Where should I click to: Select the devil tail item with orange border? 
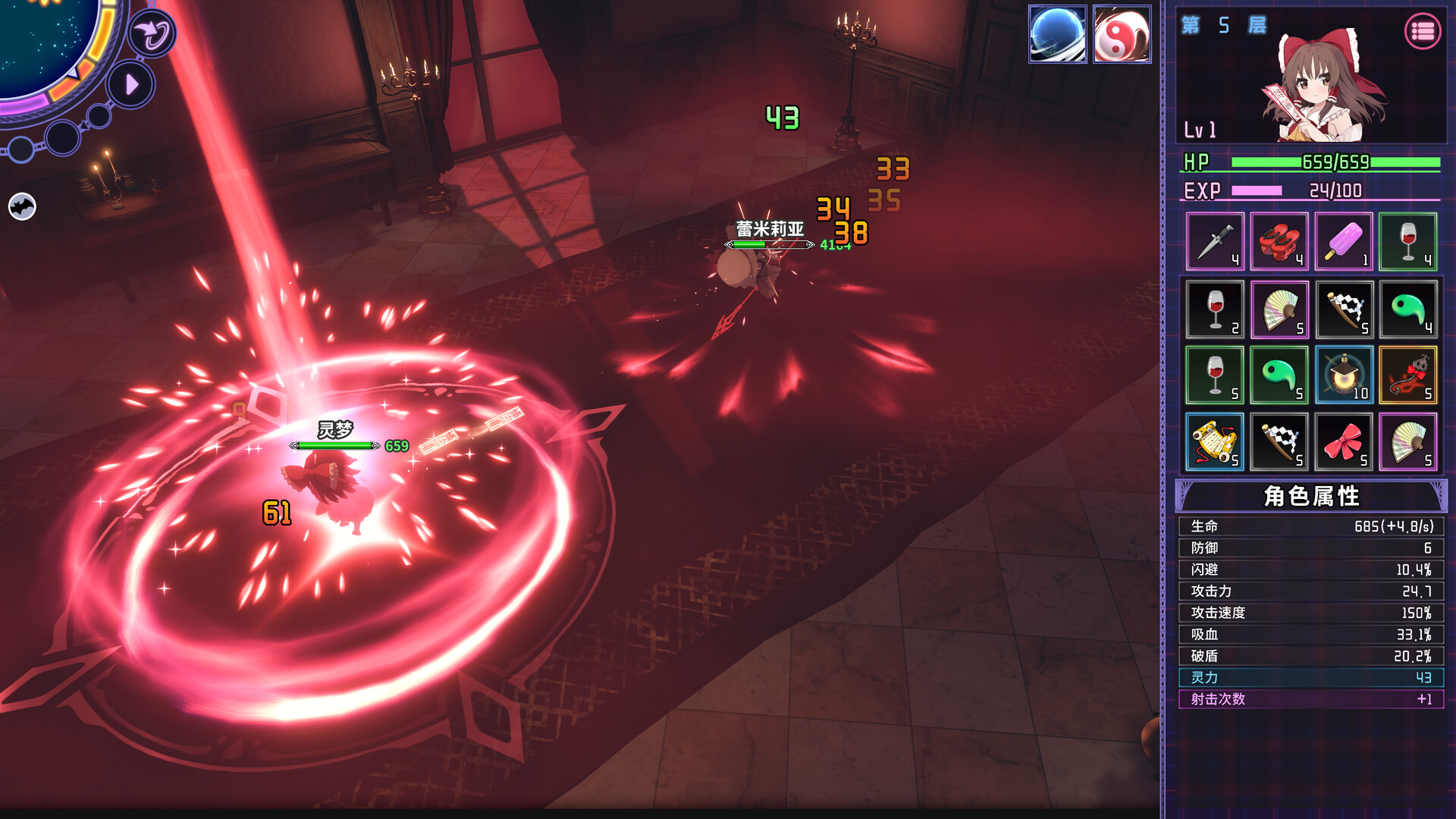pos(1409,375)
